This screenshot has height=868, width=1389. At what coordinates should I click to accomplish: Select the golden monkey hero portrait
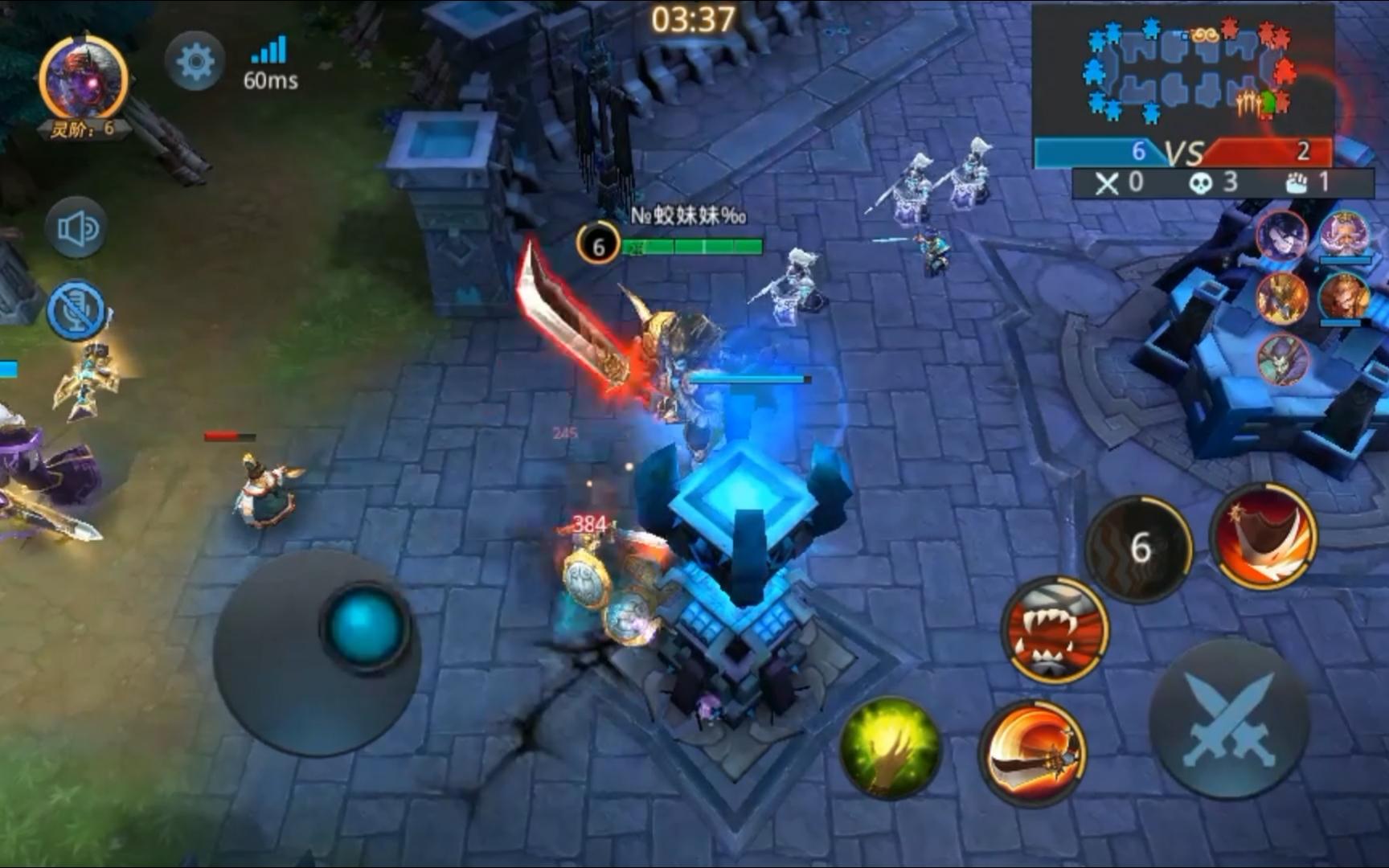pos(1344,297)
